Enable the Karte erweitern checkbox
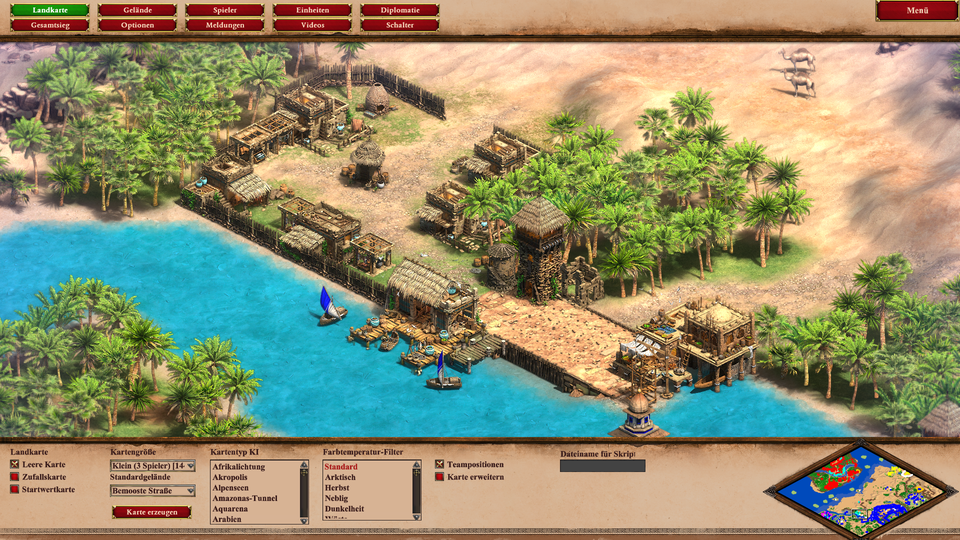The width and height of the screenshot is (960, 540). [x=440, y=477]
